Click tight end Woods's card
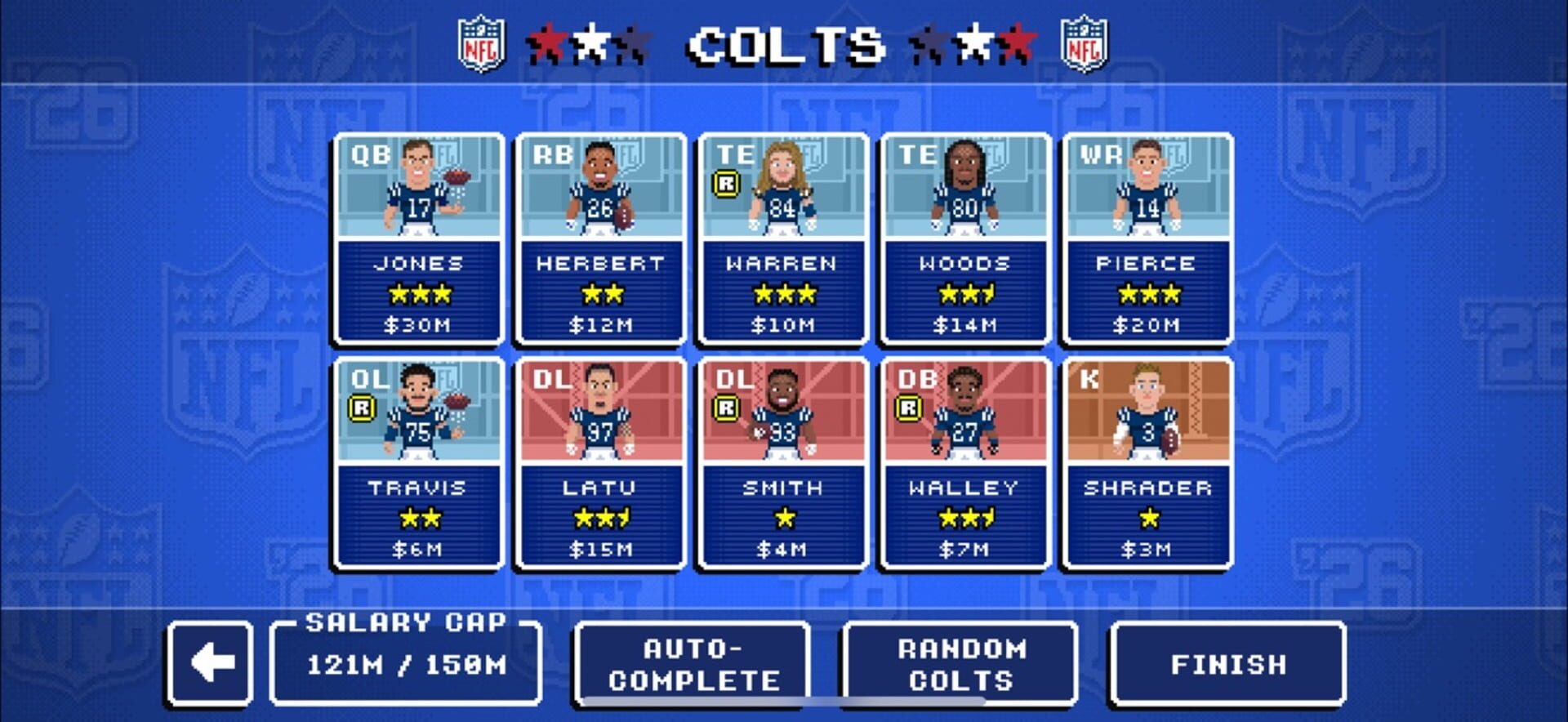 point(964,237)
